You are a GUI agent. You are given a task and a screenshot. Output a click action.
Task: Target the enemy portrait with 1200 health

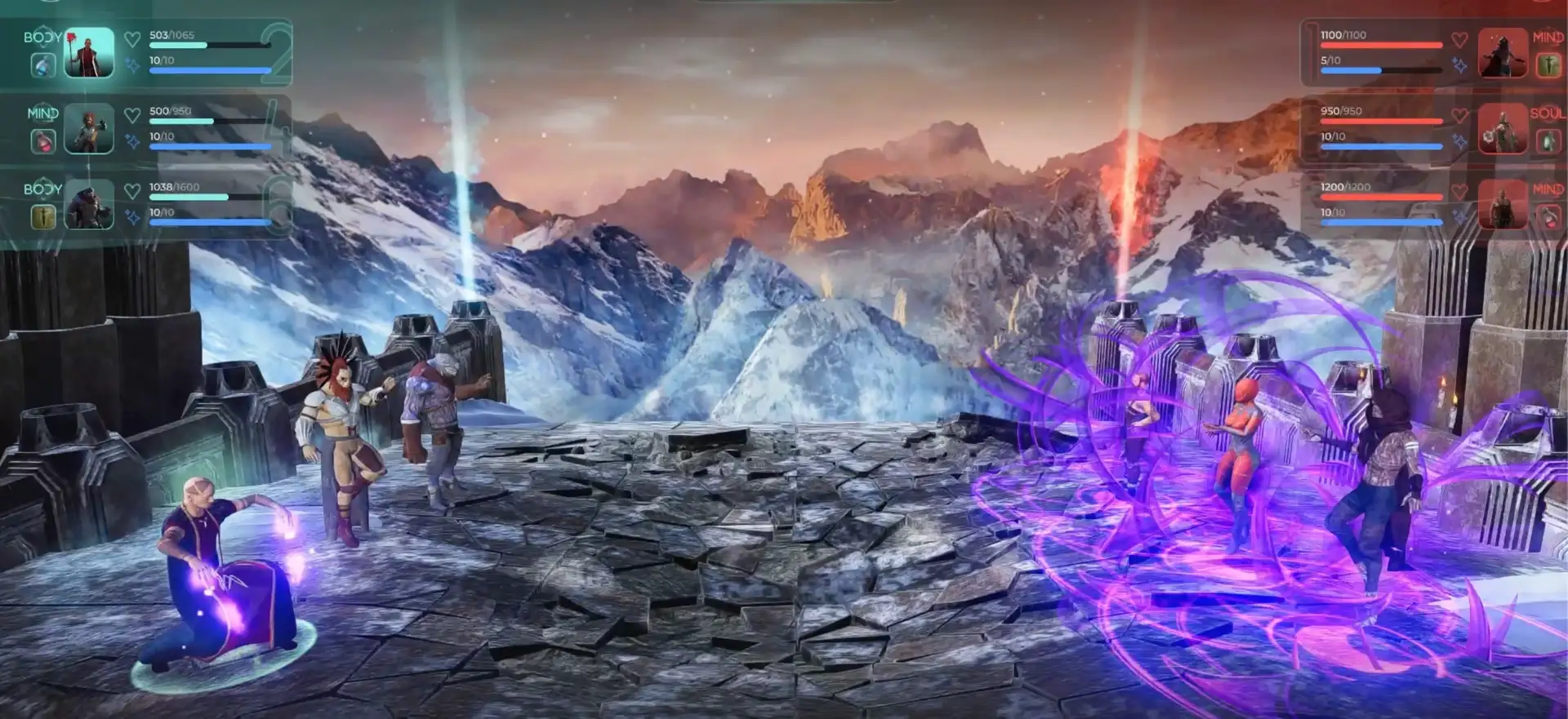tap(1503, 205)
